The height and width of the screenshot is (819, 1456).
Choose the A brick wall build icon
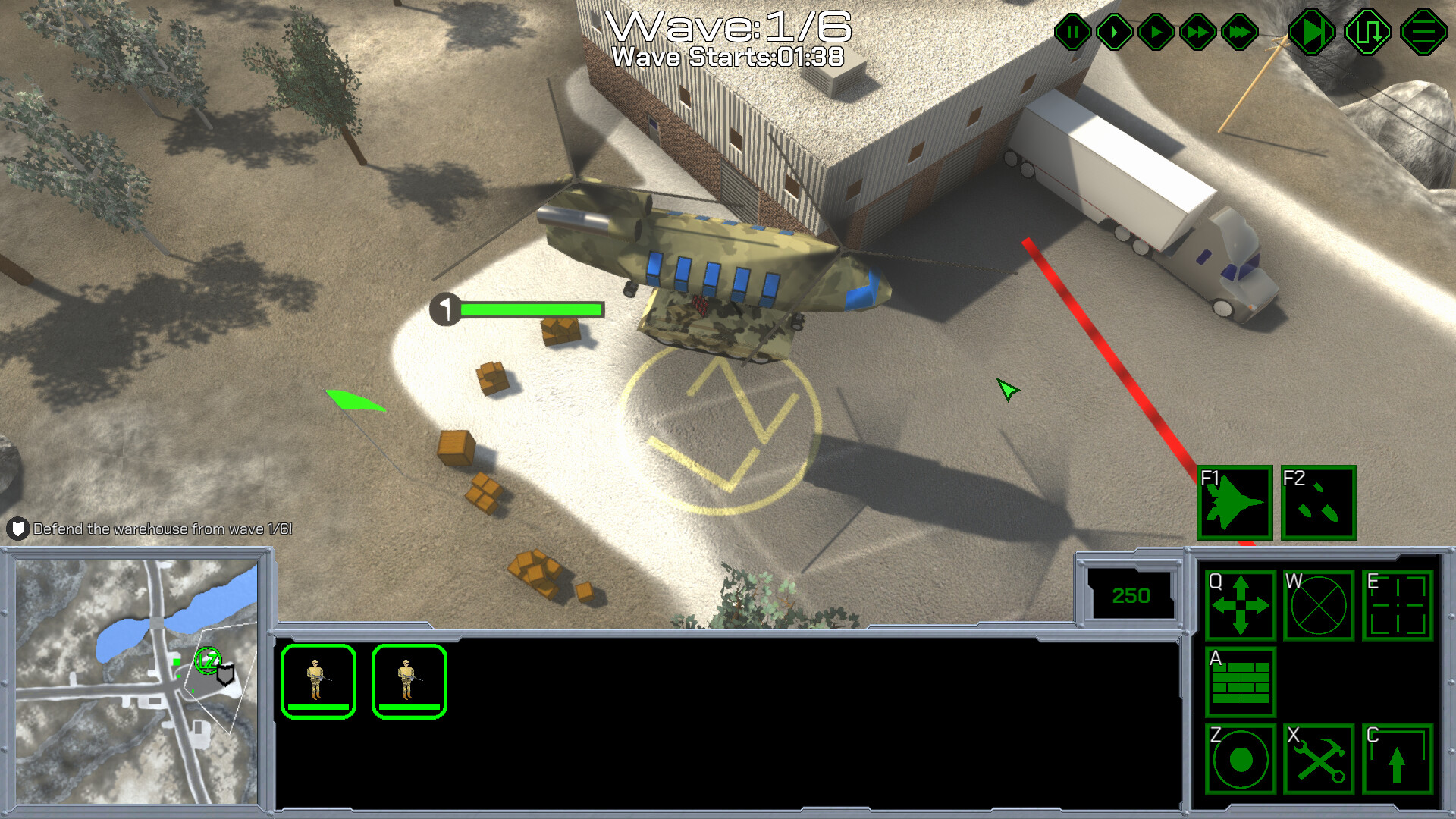pyautogui.click(x=1241, y=683)
